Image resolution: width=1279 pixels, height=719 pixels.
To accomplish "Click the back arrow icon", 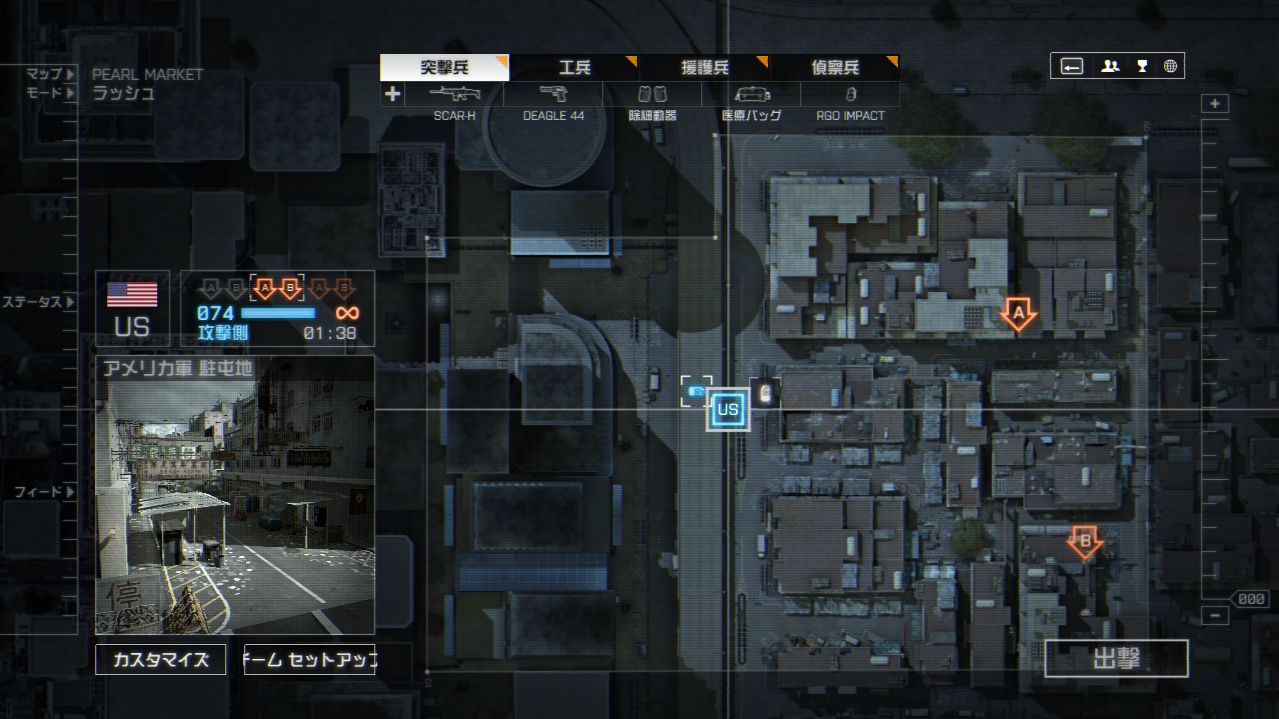I will (1072, 67).
